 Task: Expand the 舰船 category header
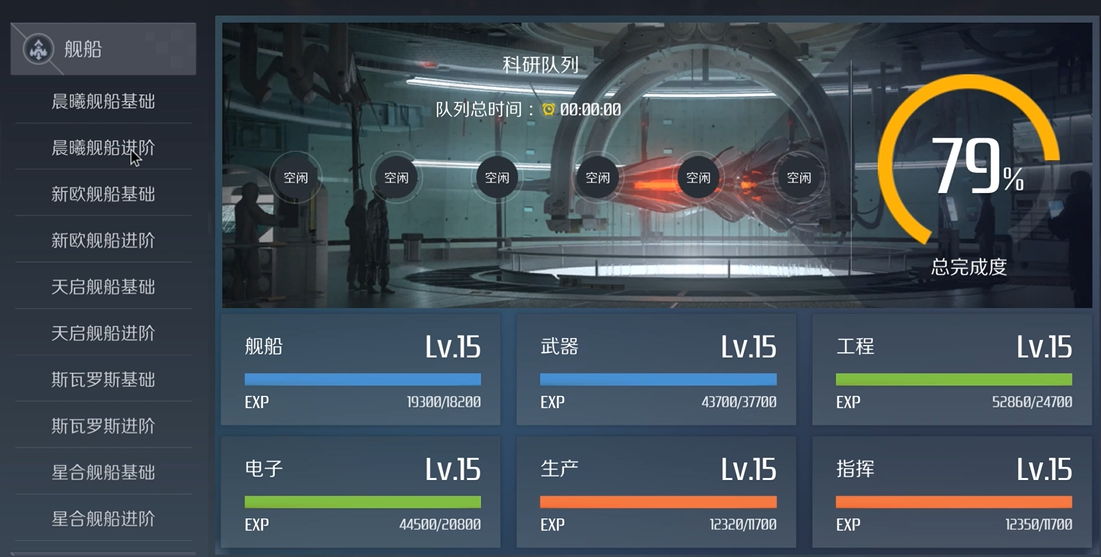tap(103, 49)
